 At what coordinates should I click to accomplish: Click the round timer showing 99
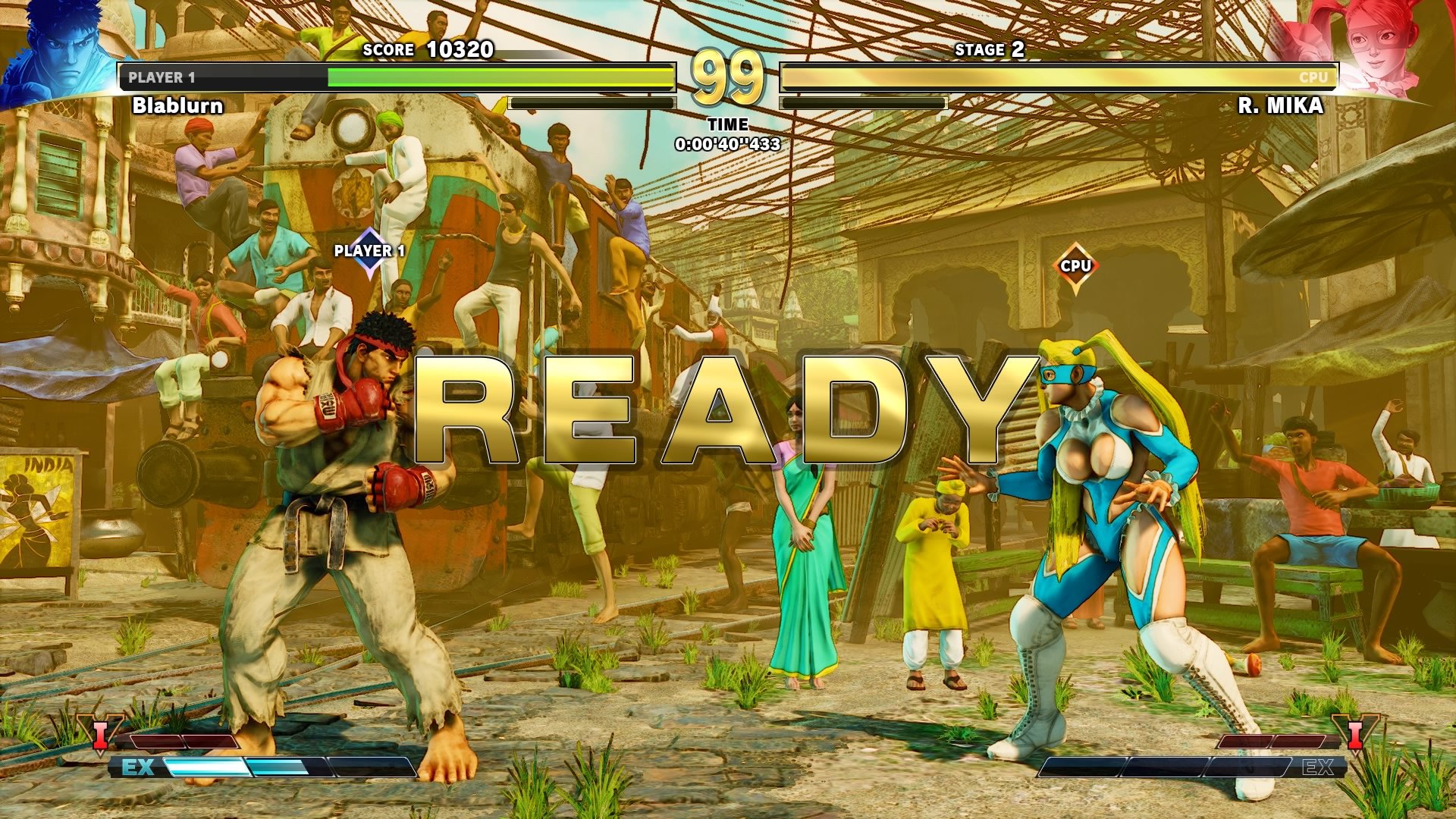(729, 78)
